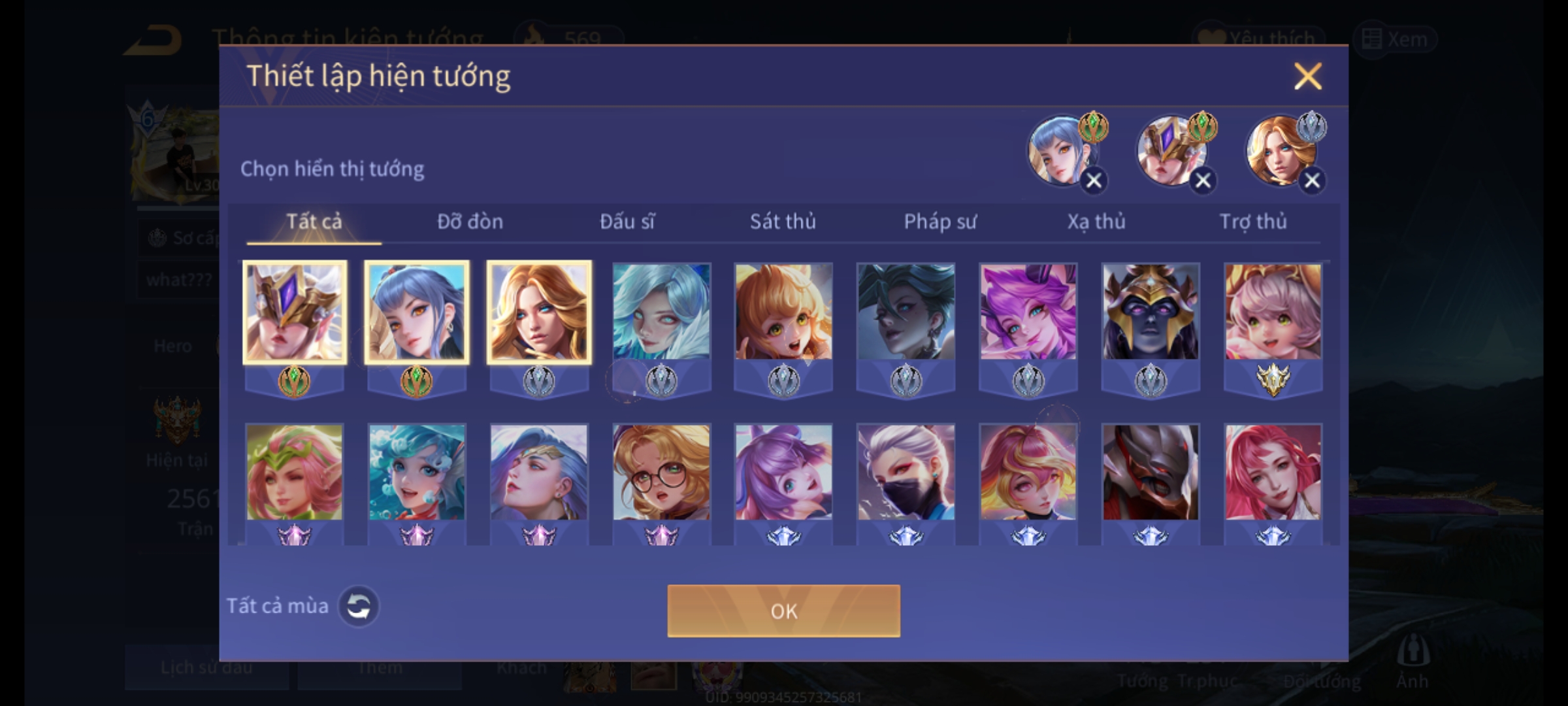Viewport: 1568px width, 706px height.
Task: Toggle the Tất cả mùa season switch
Action: tap(359, 606)
